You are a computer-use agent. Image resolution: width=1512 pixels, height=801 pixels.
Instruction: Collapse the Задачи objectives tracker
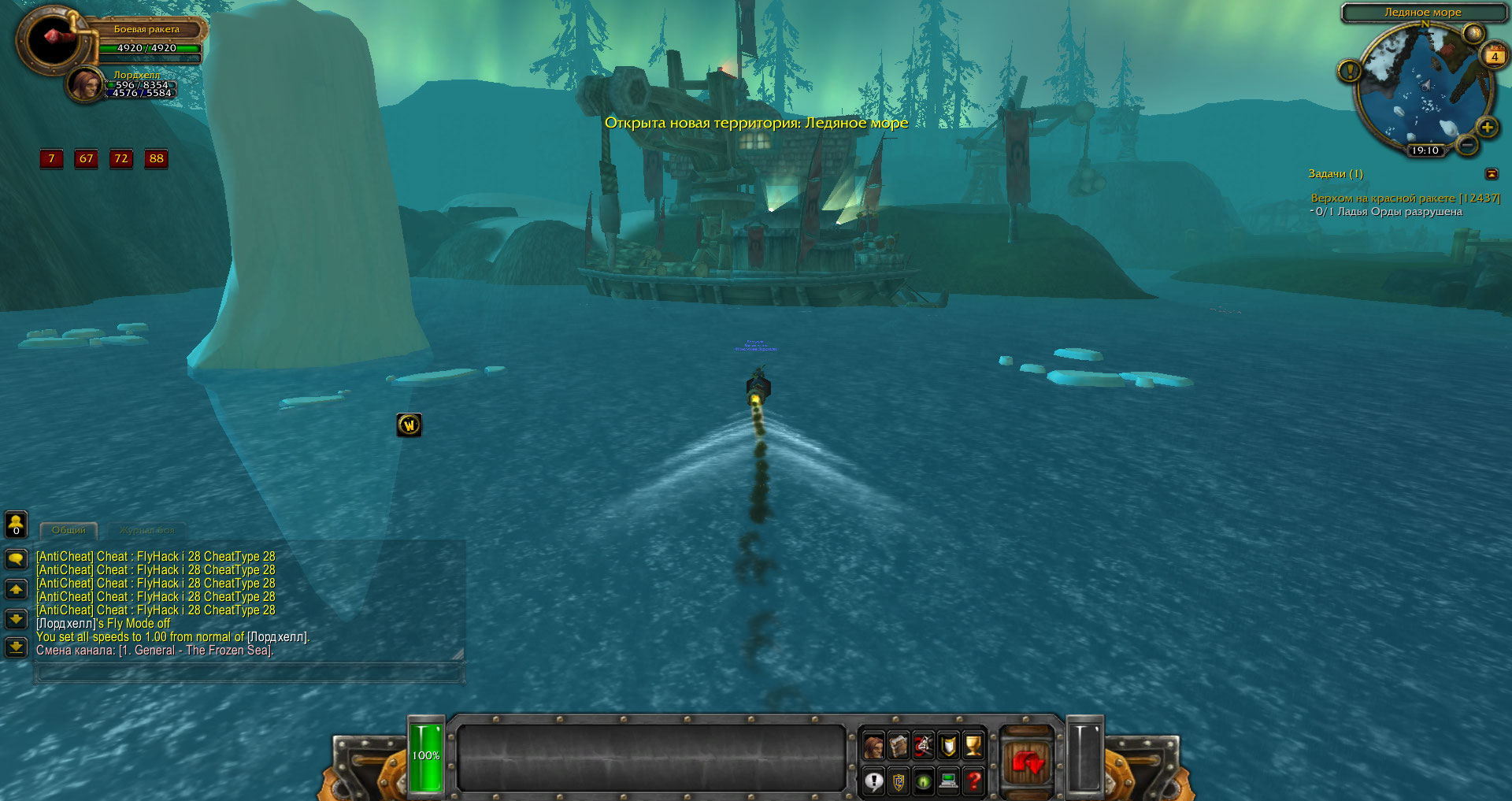click(1492, 174)
